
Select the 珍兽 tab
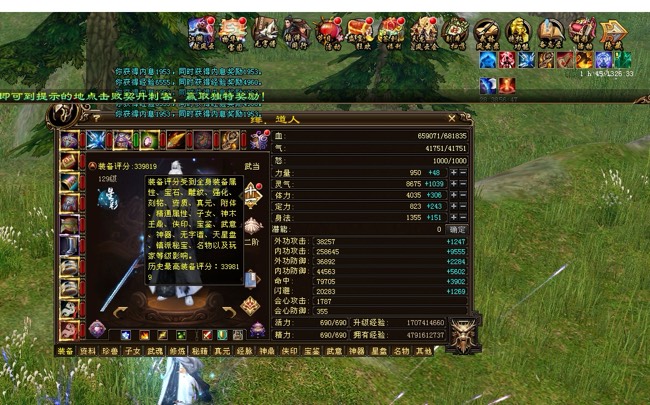point(110,351)
